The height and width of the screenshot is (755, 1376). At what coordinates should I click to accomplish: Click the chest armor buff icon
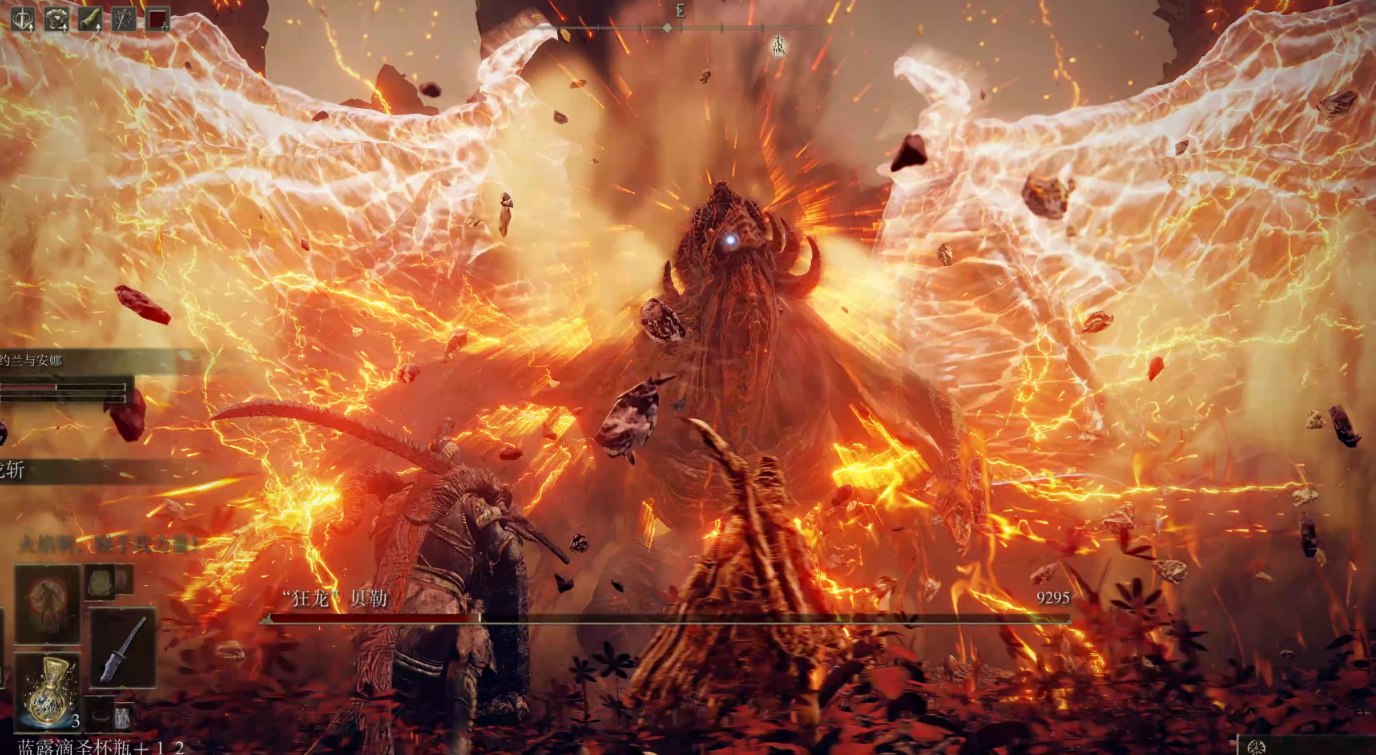56,19
